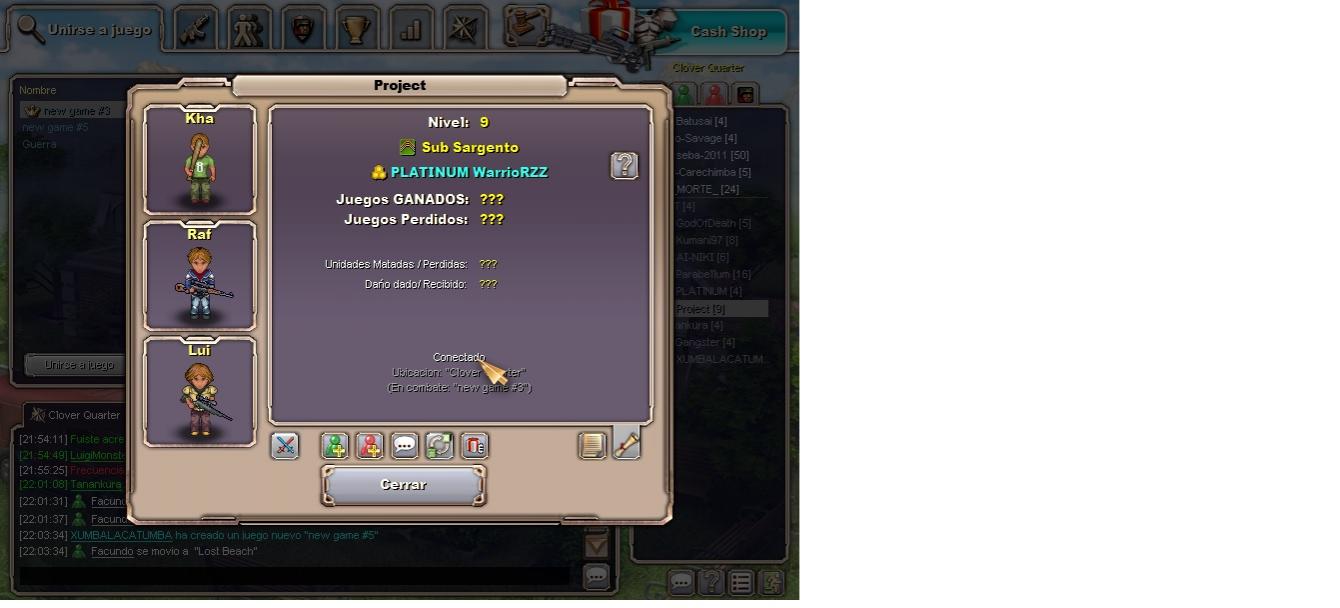Open the bar chart rankings tab

click(x=410, y=29)
